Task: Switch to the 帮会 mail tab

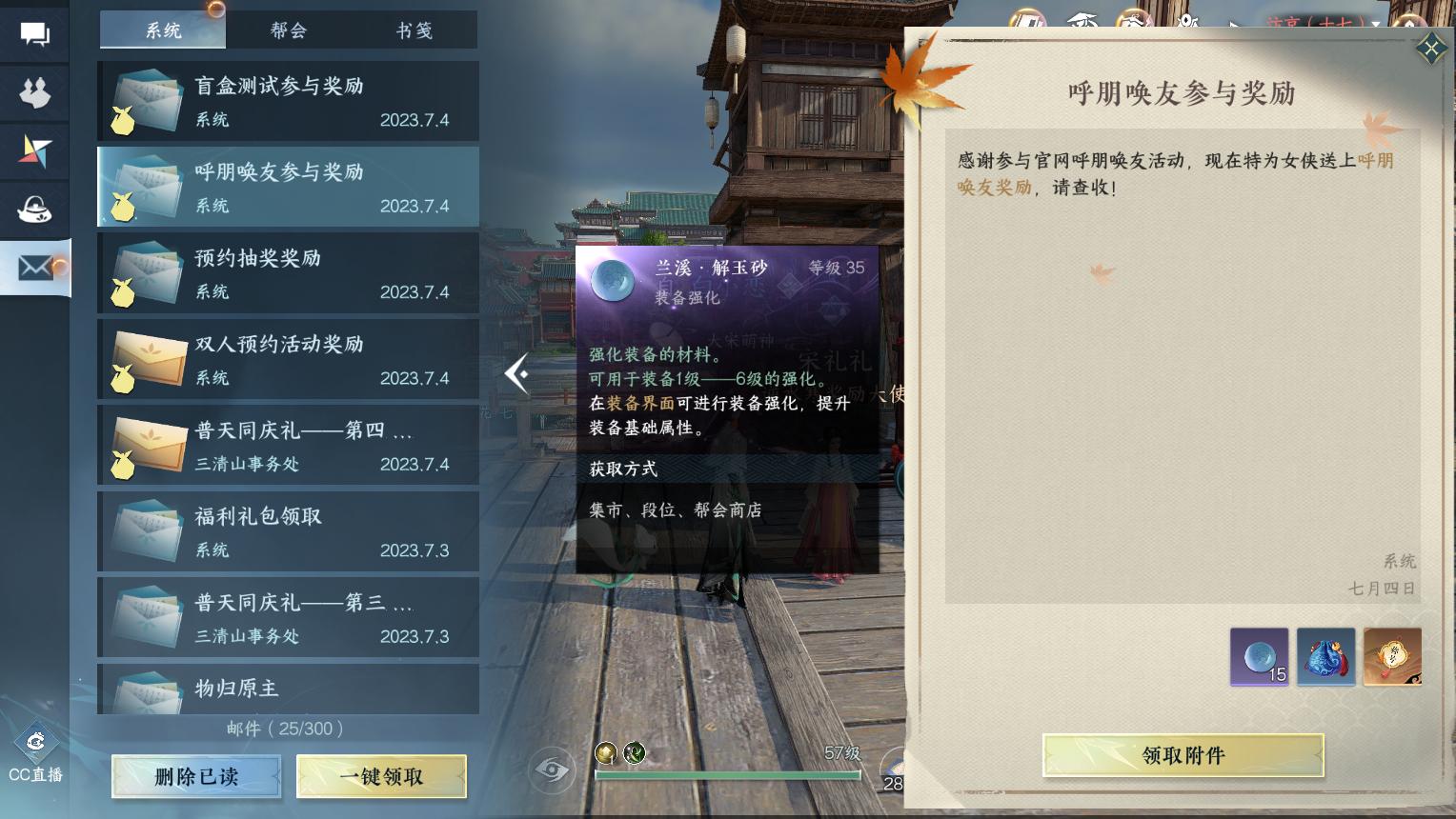Action: click(289, 30)
